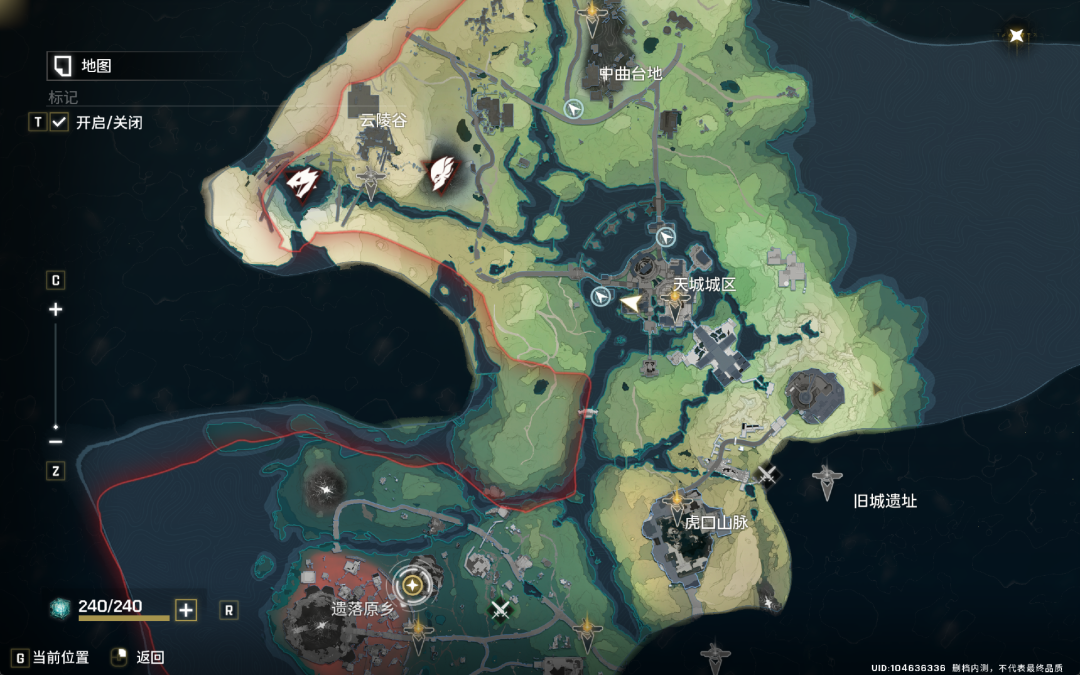Screen dimensions: 1080x675
Task: Select the white crossed-swords marker near 旧城遗址
Action: tap(767, 475)
